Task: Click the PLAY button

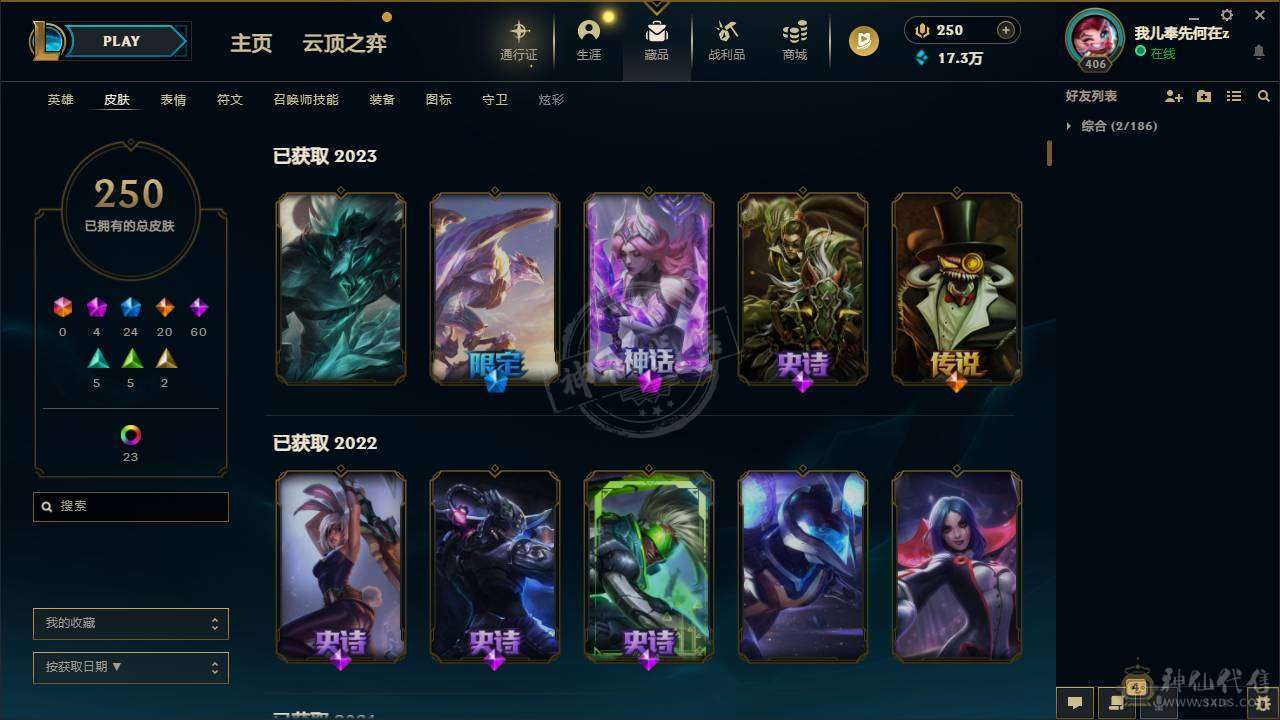Action: click(120, 41)
